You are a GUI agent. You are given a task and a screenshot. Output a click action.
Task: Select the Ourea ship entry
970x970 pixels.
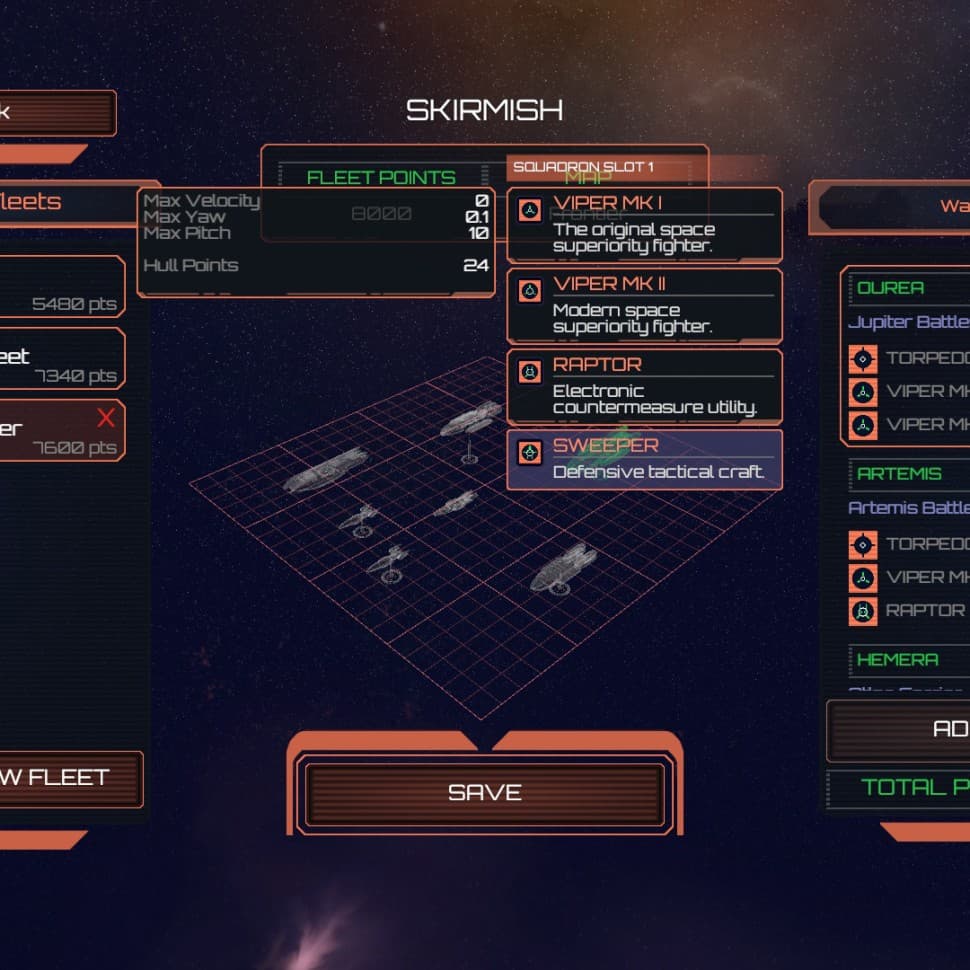tap(905, 288)
